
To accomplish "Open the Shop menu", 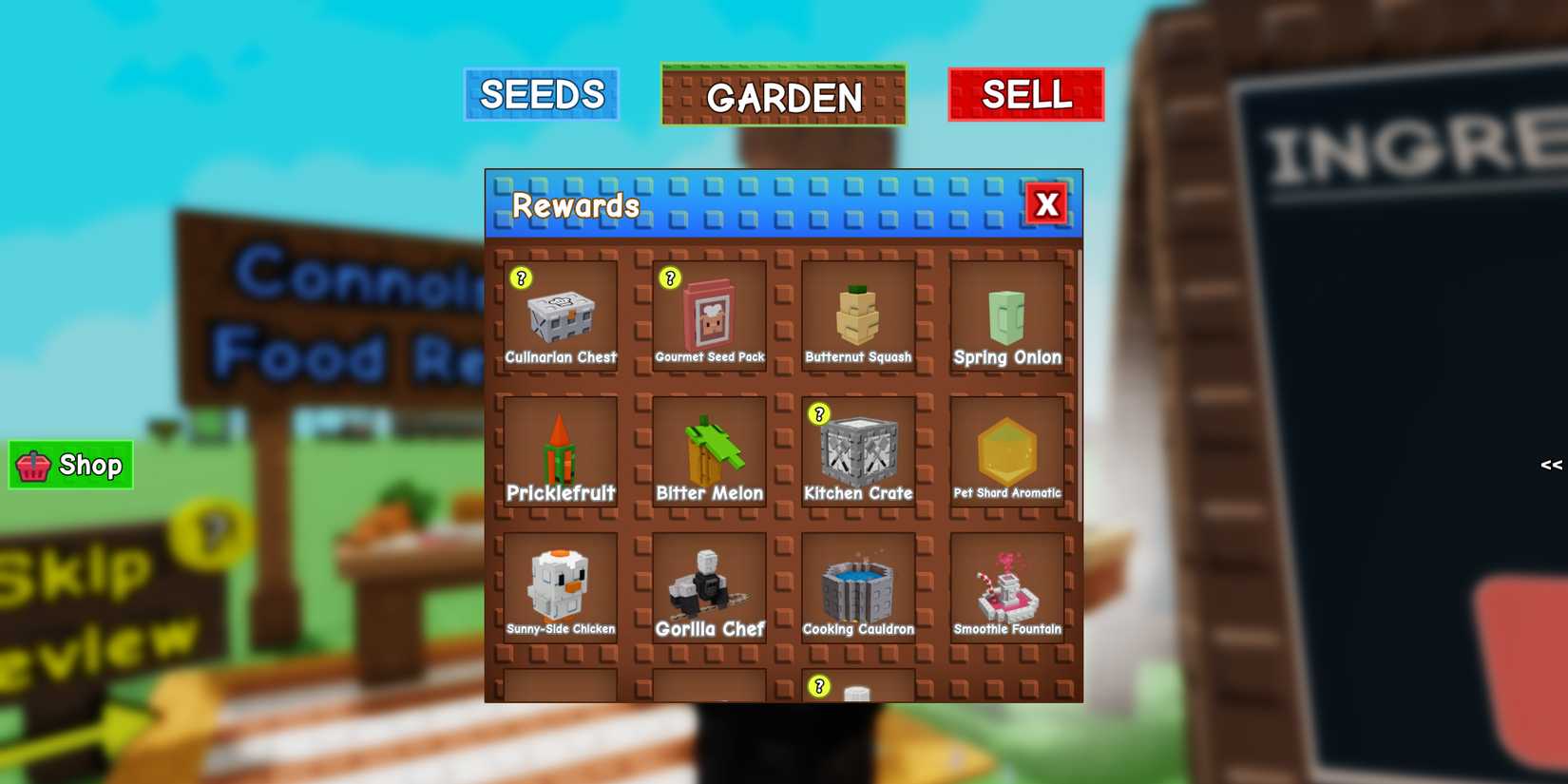I will pos(69,465).
